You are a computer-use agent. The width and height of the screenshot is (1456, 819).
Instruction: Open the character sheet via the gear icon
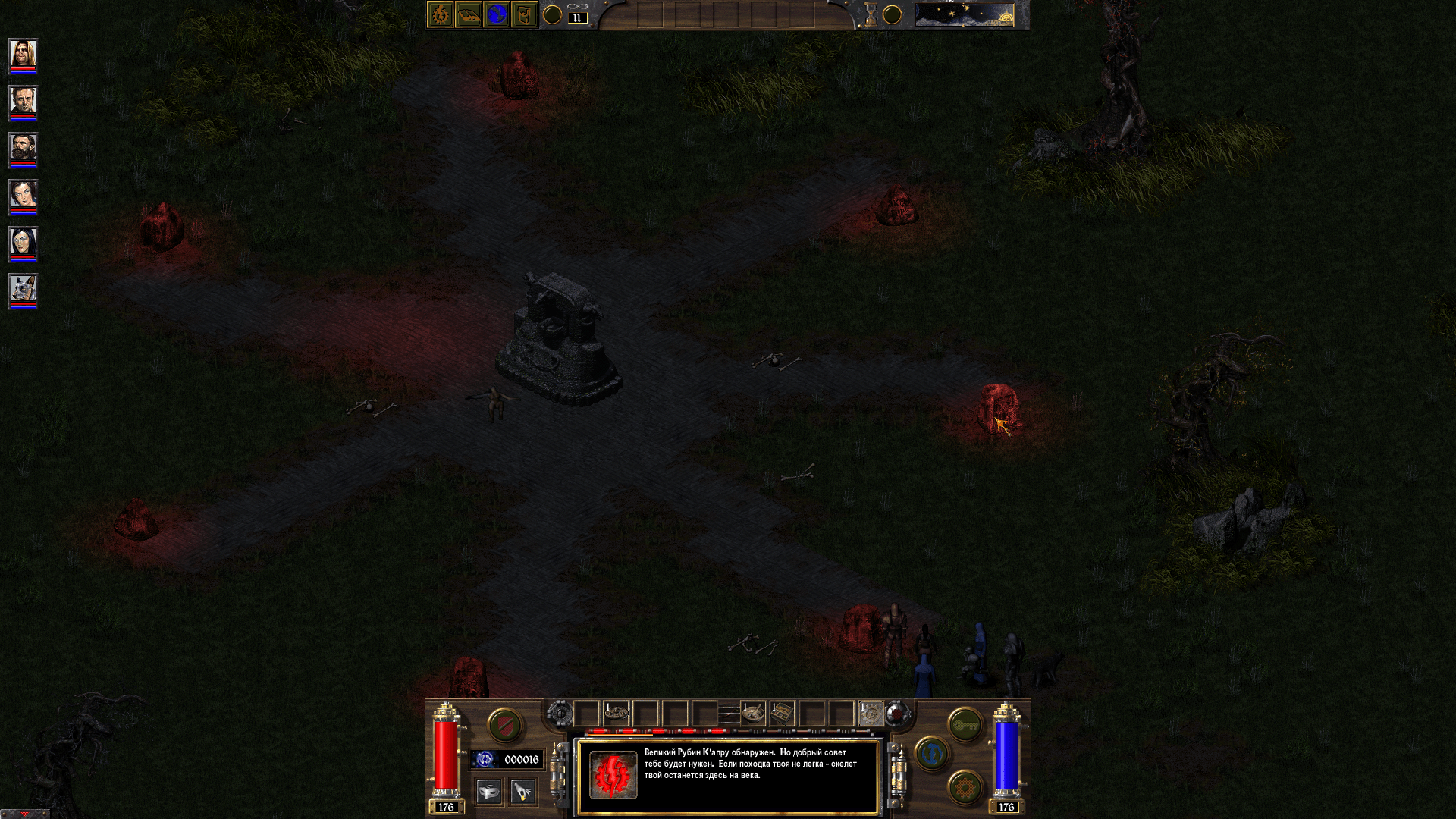click(440, 15)
